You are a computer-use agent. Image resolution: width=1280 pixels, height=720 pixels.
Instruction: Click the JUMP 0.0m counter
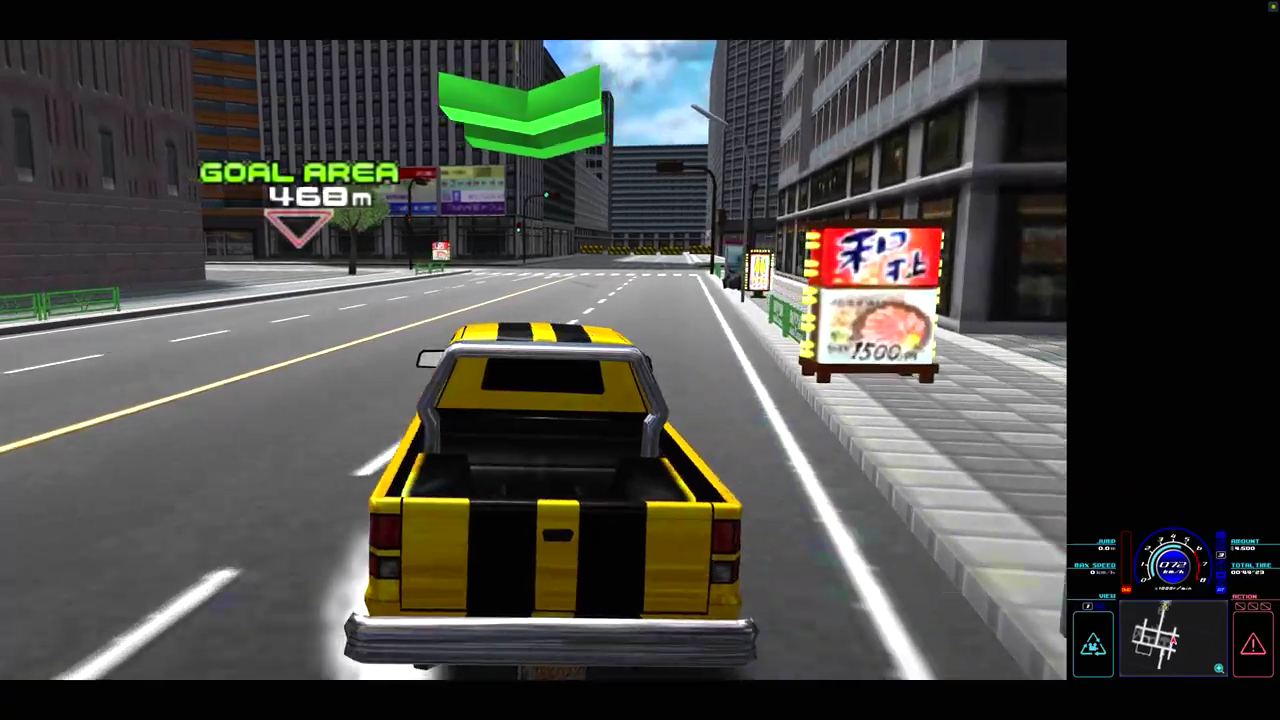tap(1106, 548)
